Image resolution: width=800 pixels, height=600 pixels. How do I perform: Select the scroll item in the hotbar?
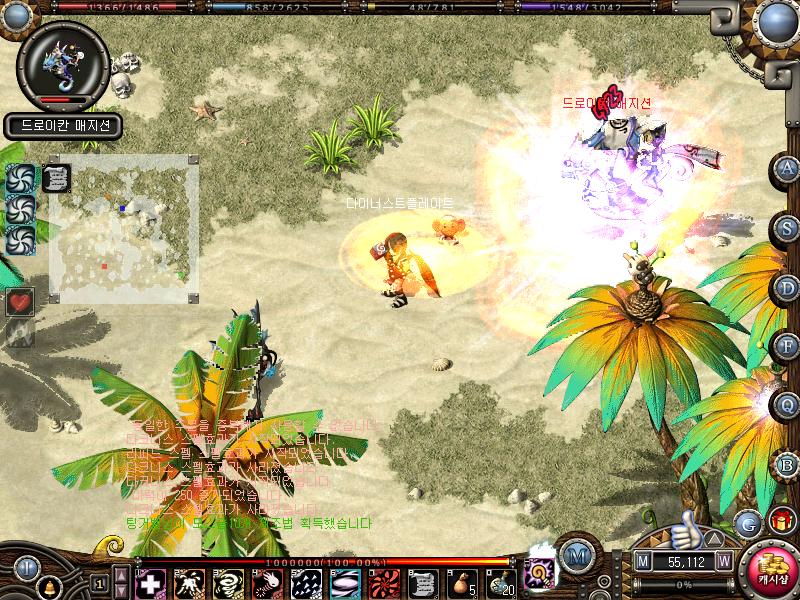(424, 582)
